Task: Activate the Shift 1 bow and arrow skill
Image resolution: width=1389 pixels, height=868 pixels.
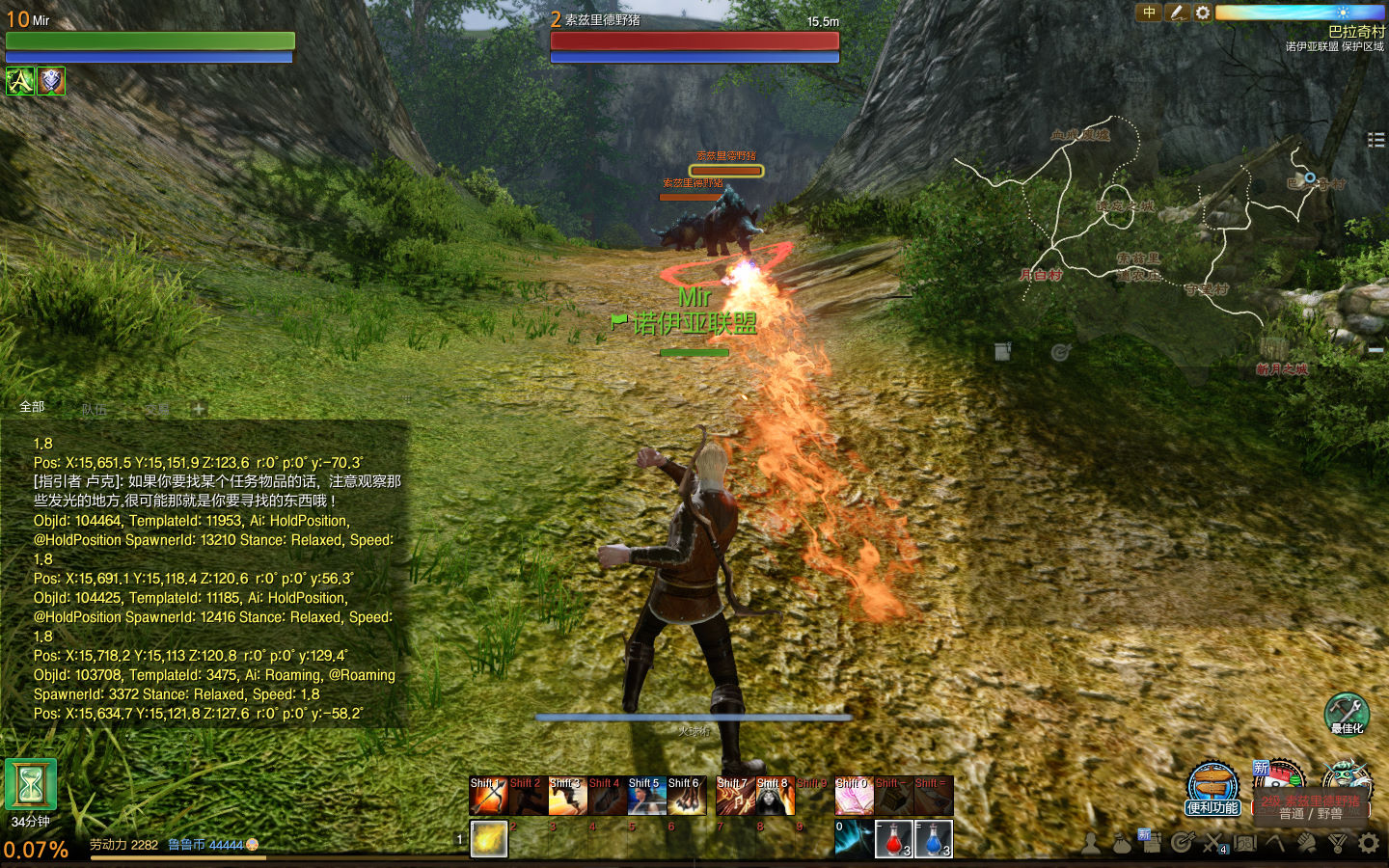Action: 489,797
